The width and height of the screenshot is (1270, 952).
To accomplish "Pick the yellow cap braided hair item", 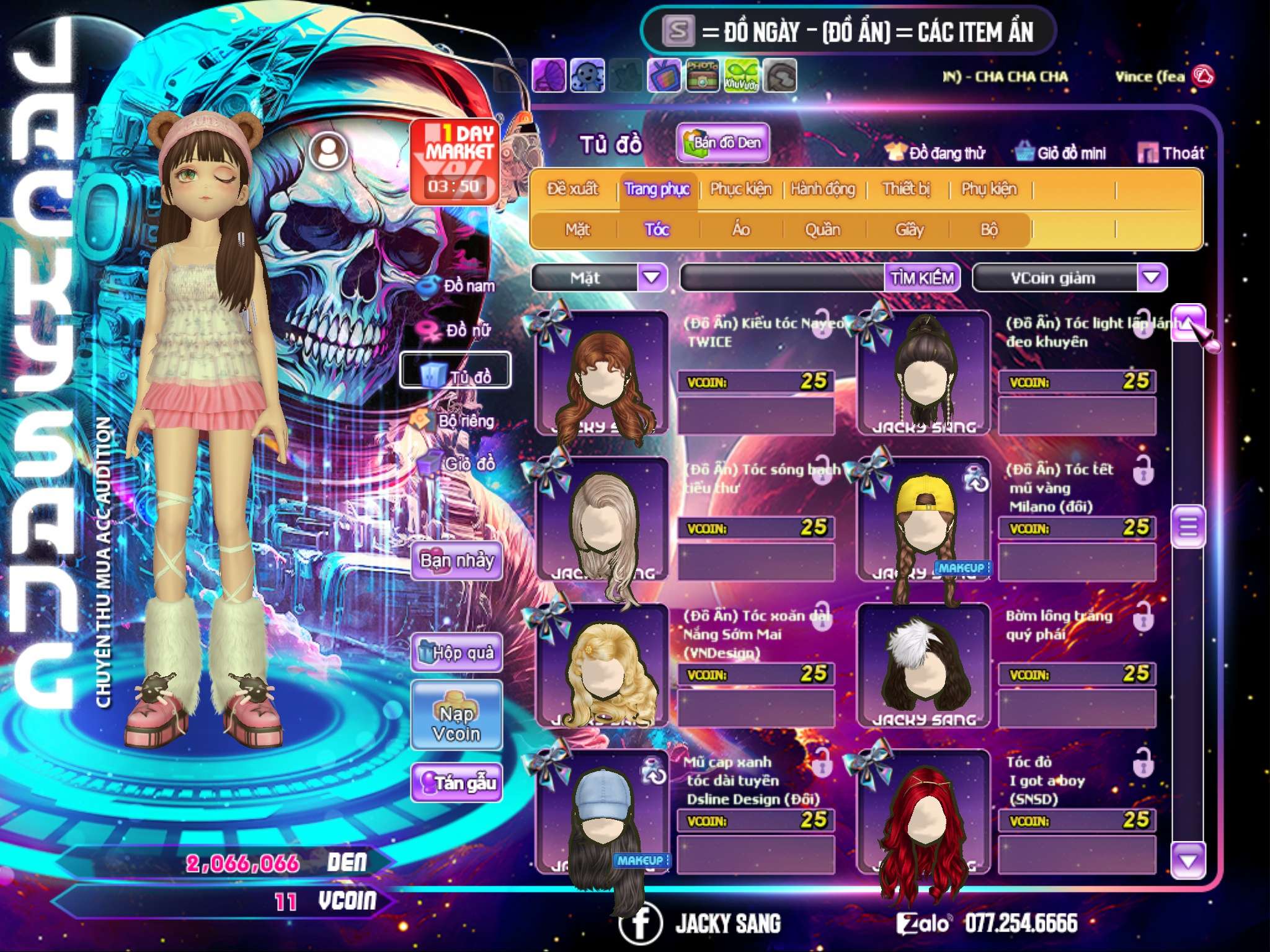I will (x=924, y=521).
